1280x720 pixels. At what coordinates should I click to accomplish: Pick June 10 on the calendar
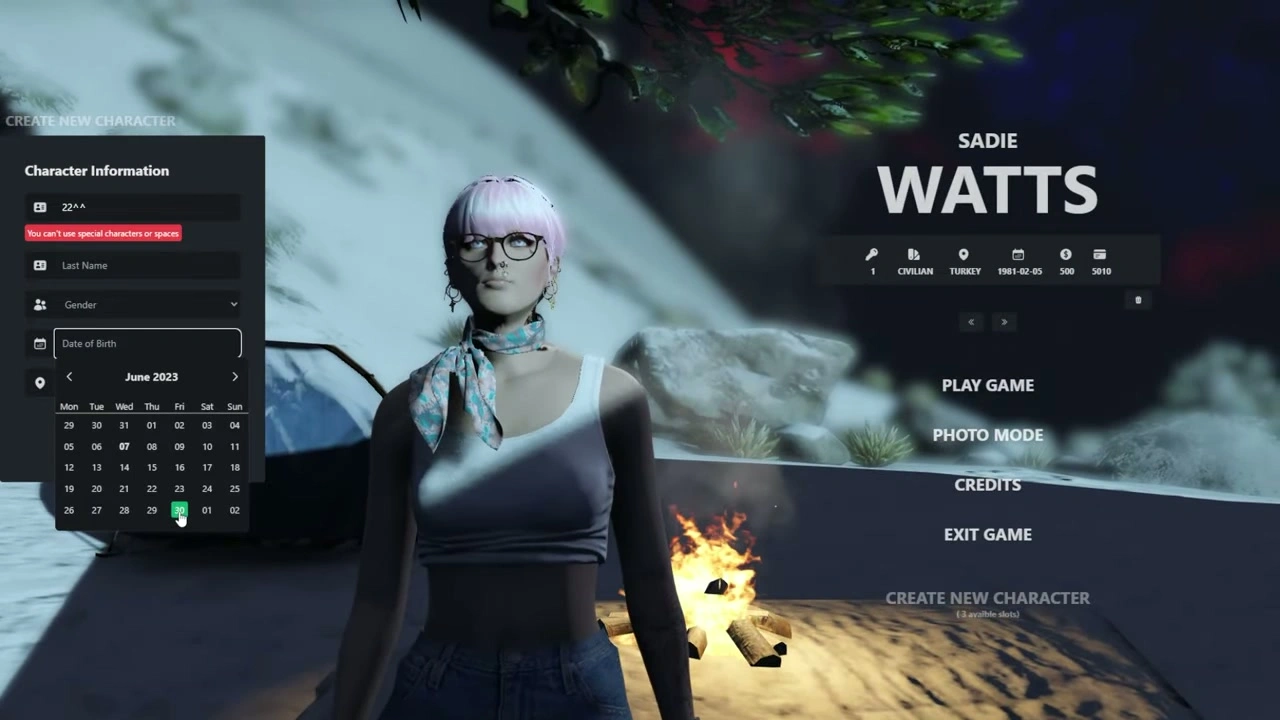pos(207,446)
